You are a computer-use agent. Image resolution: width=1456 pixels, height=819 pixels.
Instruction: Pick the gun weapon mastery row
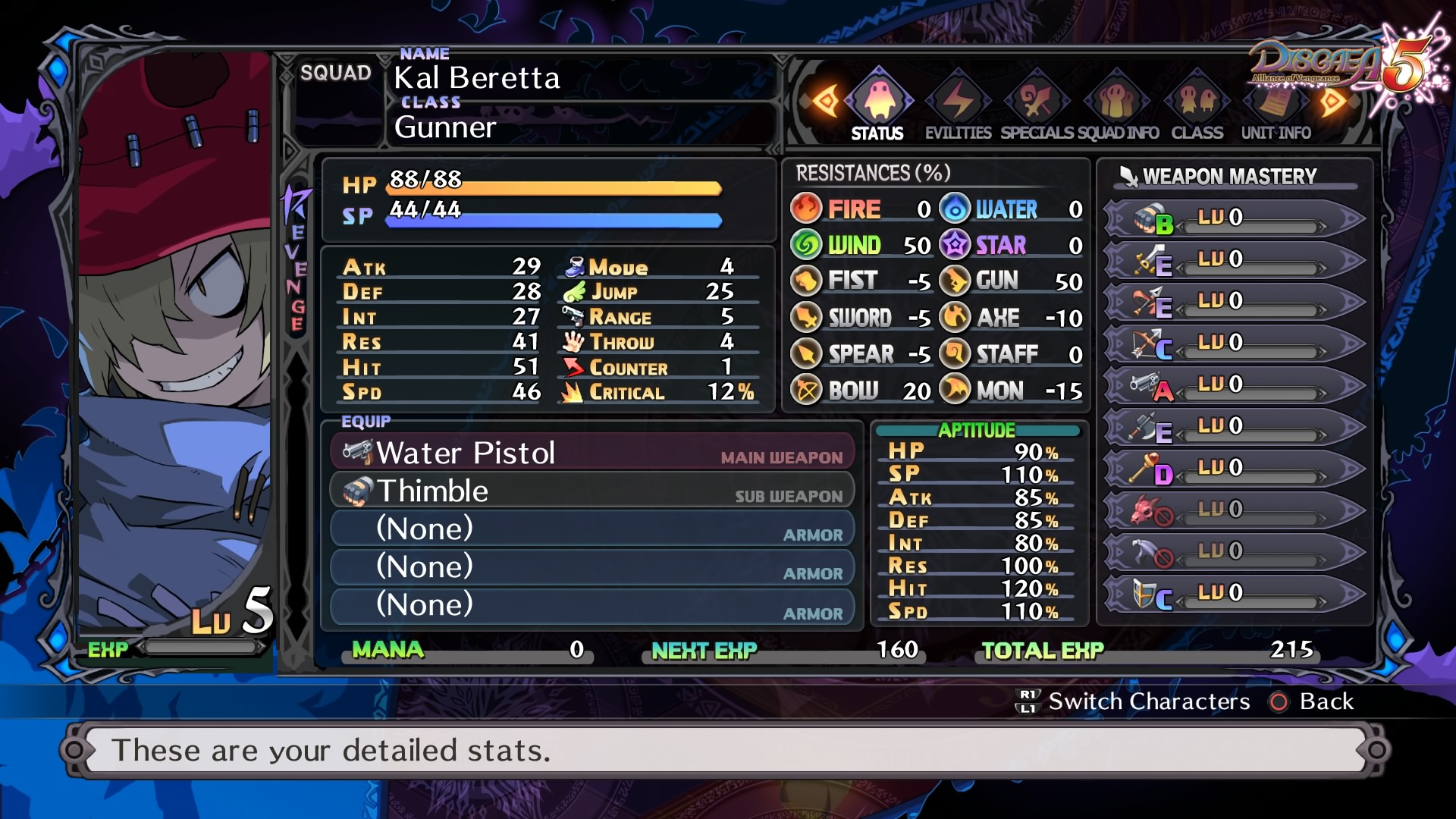1234,384
